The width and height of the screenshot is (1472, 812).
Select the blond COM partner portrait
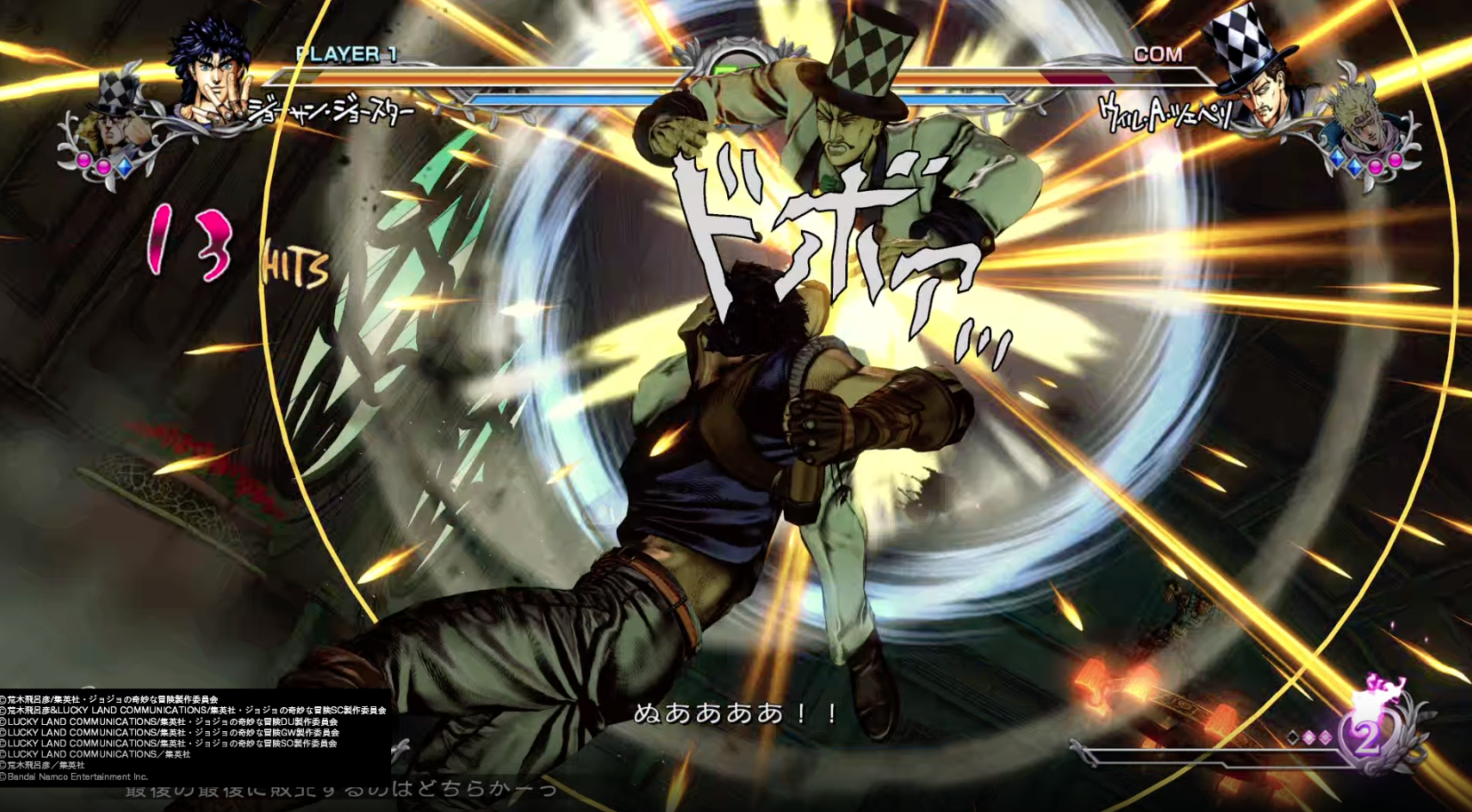pos(1358,123)
